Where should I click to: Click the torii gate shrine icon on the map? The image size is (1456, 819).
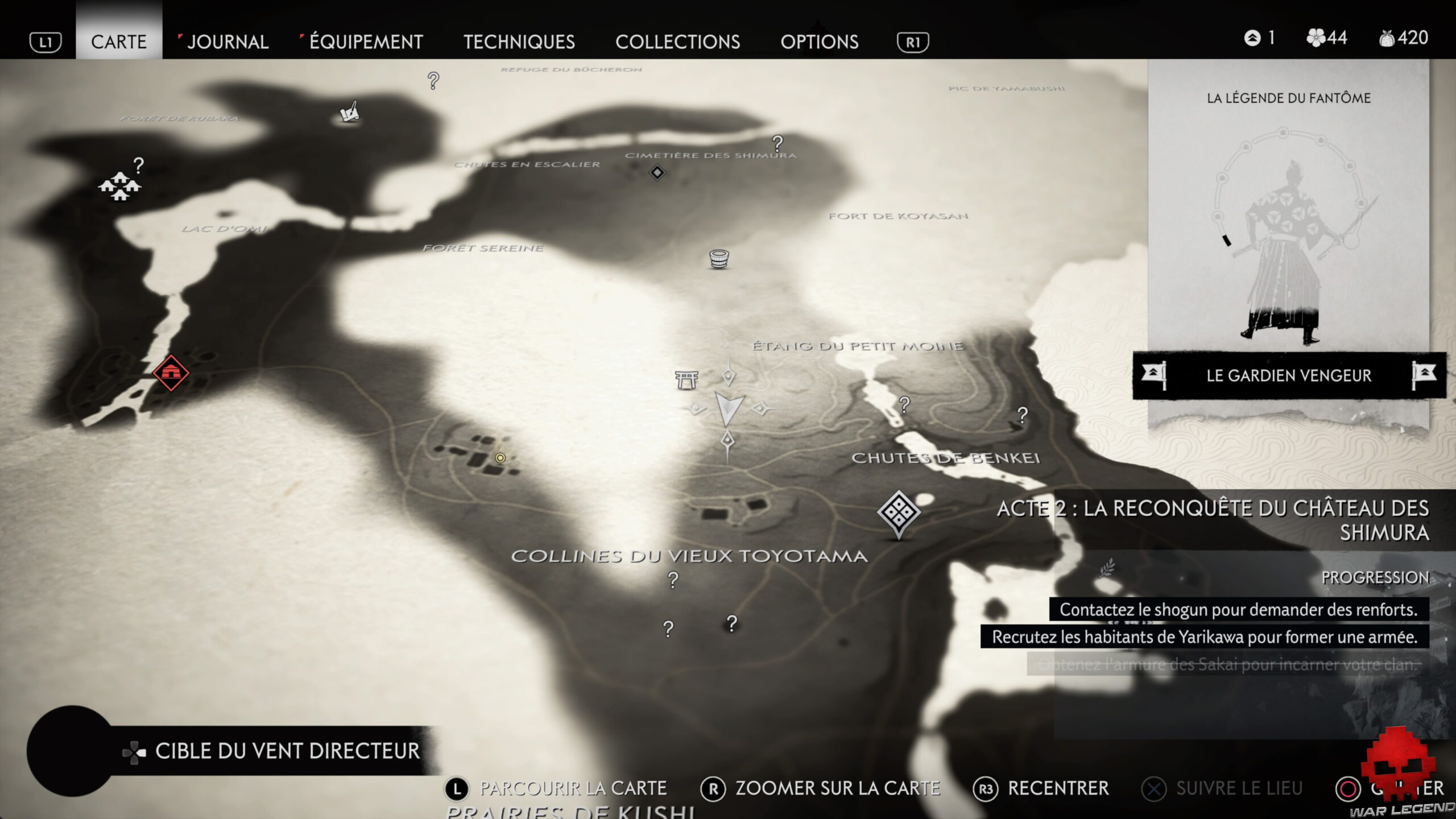click(688, 380)
